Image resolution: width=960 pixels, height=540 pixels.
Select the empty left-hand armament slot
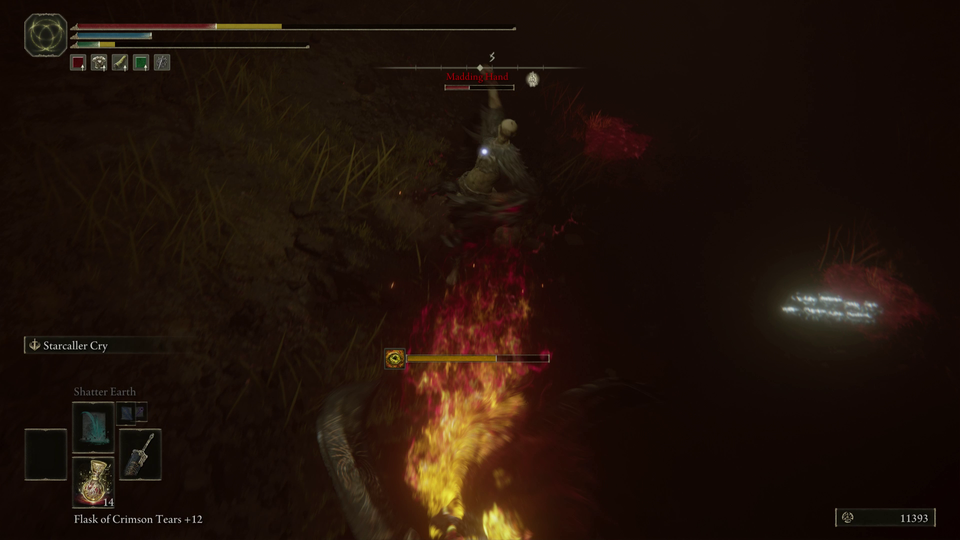pos(46,454)
